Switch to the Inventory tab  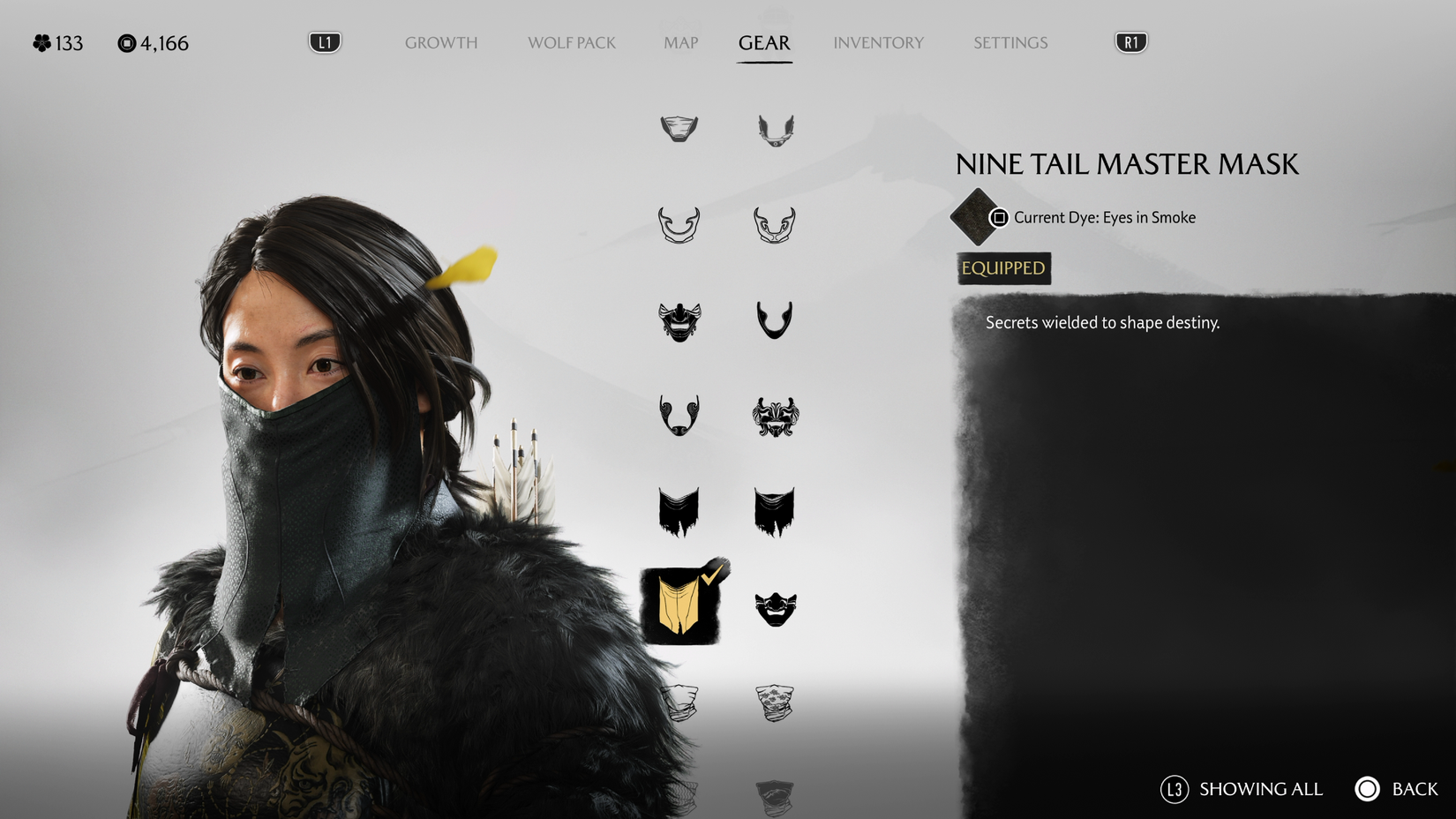point(878,42)
